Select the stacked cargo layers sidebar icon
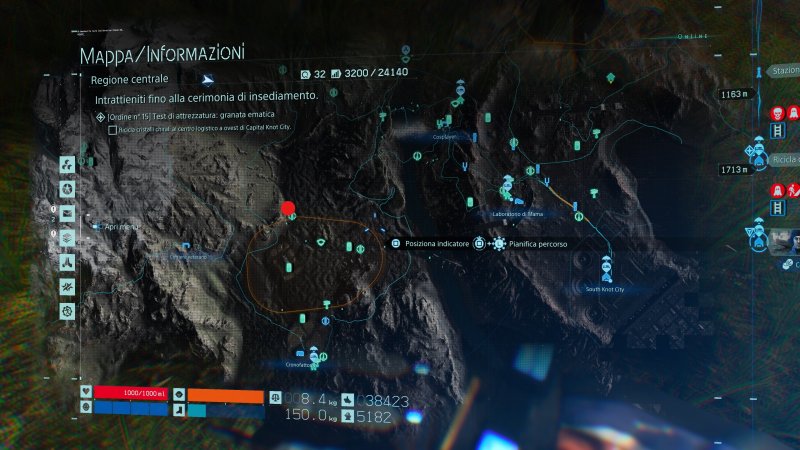800x450 pixels. click(67, 237)
